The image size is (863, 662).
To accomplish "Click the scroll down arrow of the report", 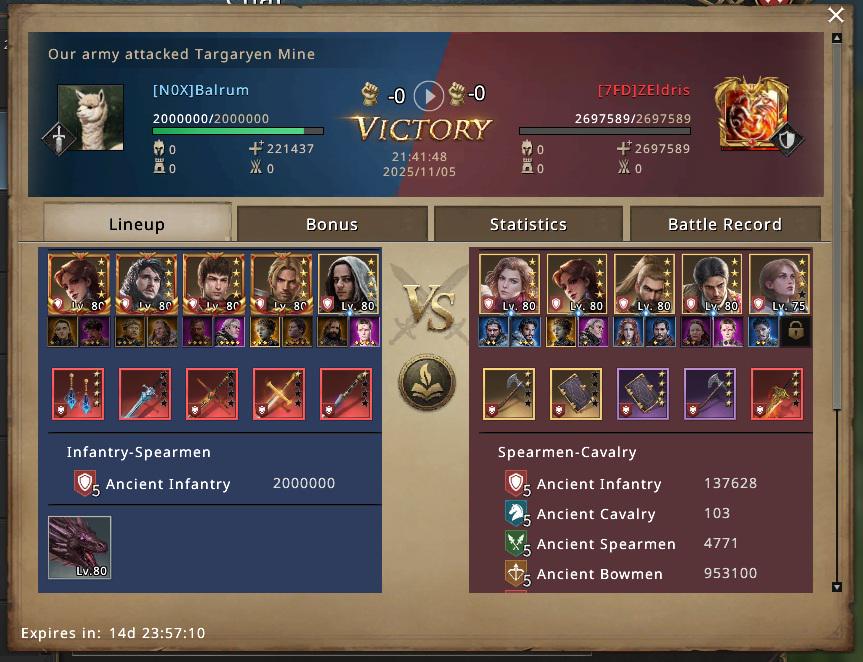I will pos(837,587).
